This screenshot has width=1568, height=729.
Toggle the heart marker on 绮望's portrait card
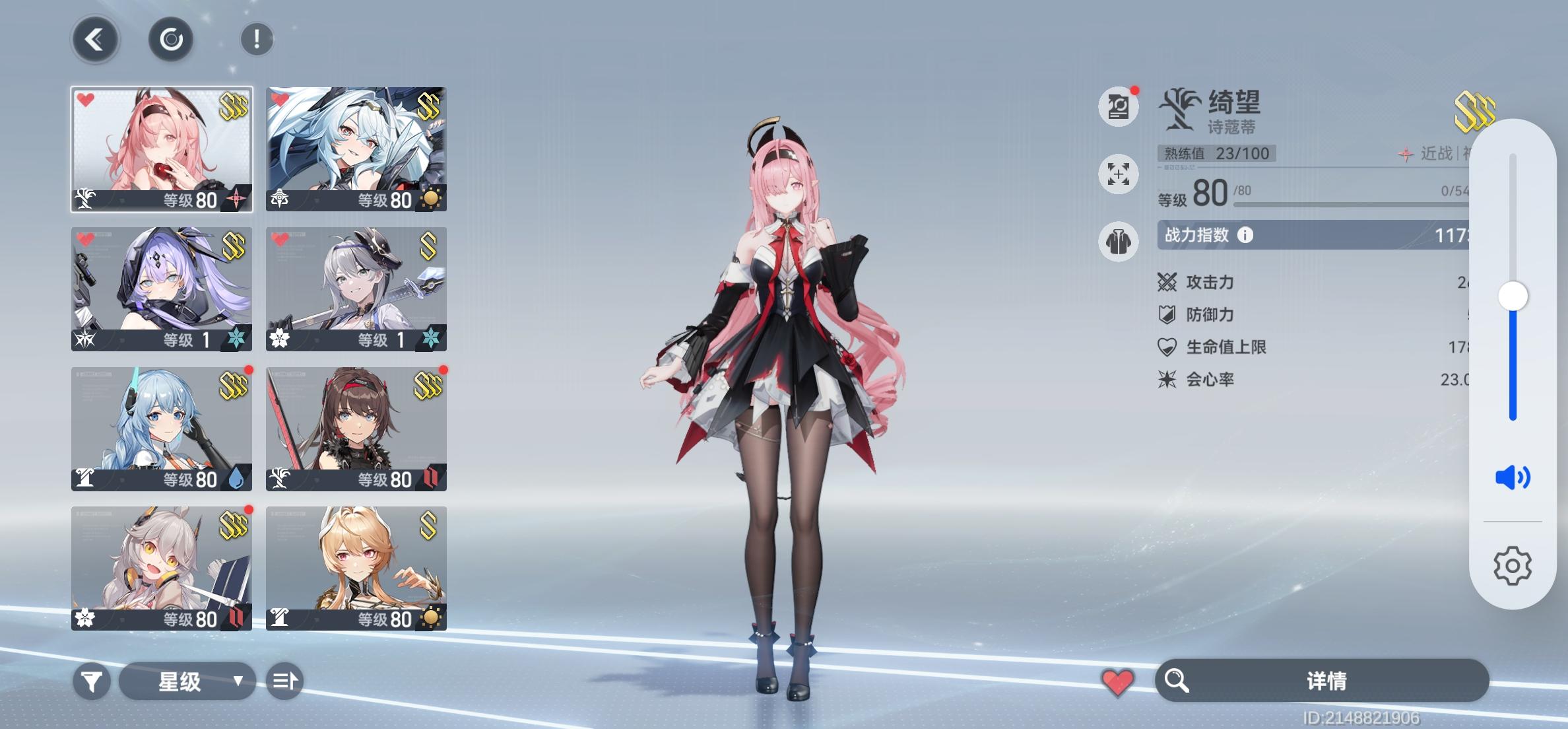pos(84,100)
